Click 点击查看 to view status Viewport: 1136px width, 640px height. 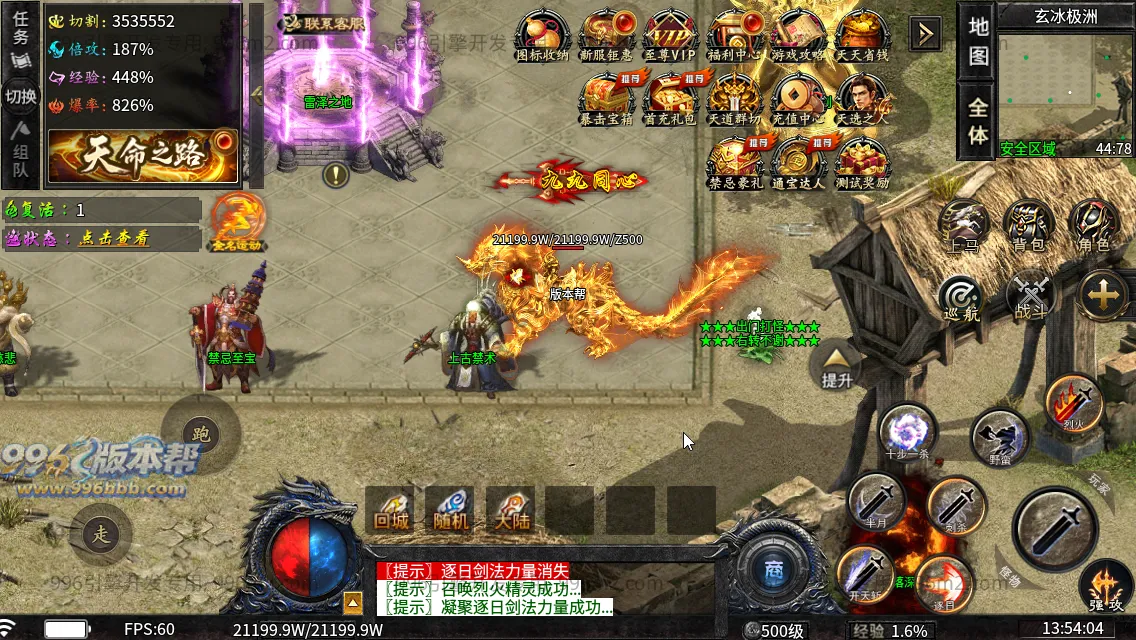tap(115, 238)
